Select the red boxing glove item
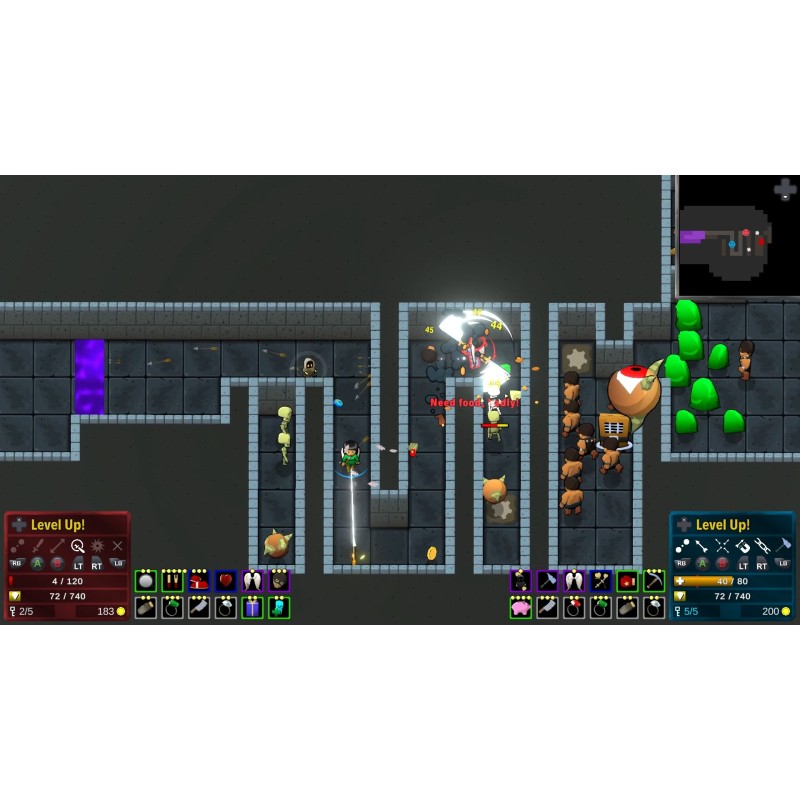The width and height of the screenshot is (800, 800). pyautogui.click(x=627, y=581)
